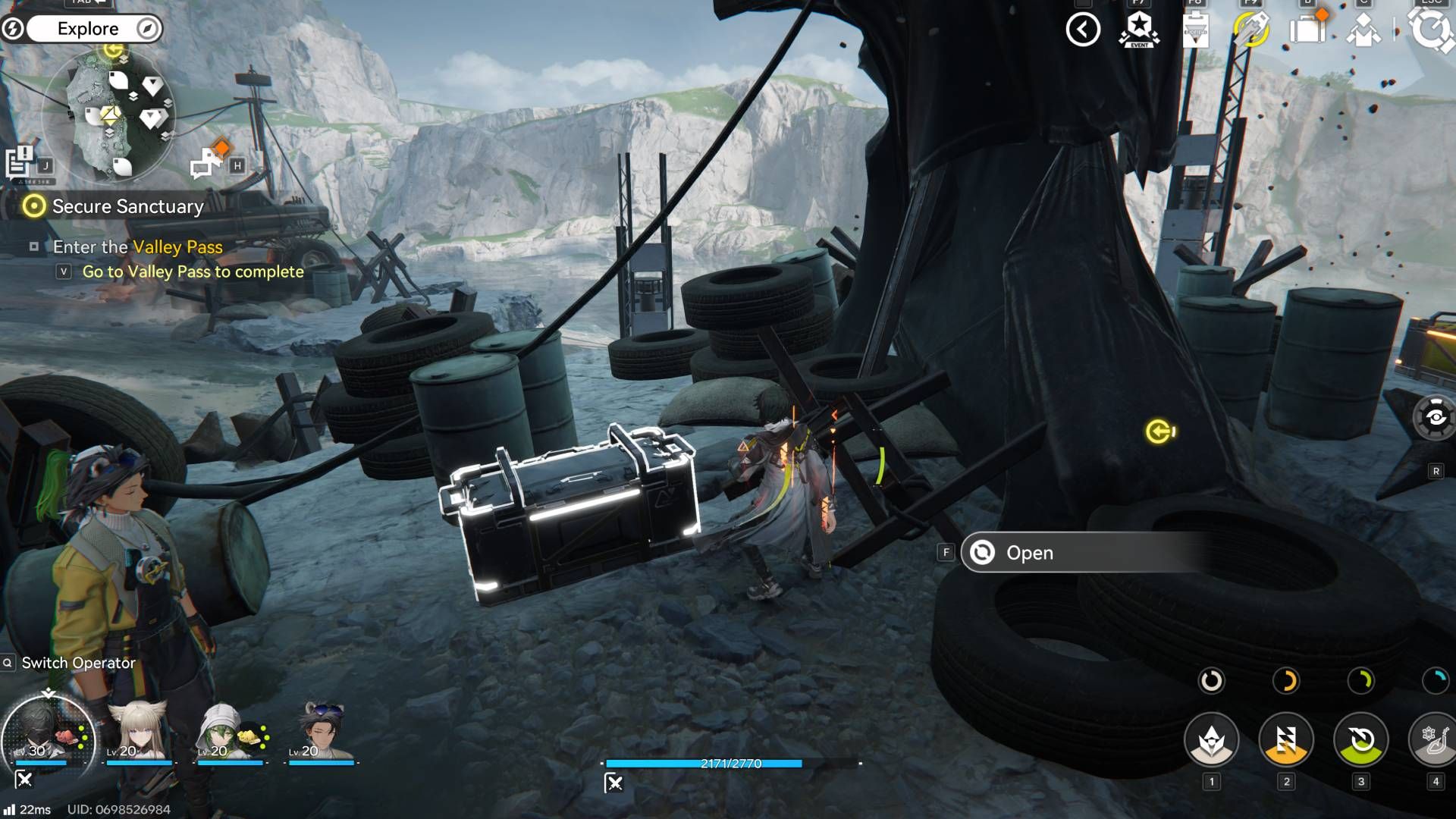The width and height of the screenshot is (1456, 819).
Task: Open the yellow-ringed icon in the top bar
Action: point(1251,30)
